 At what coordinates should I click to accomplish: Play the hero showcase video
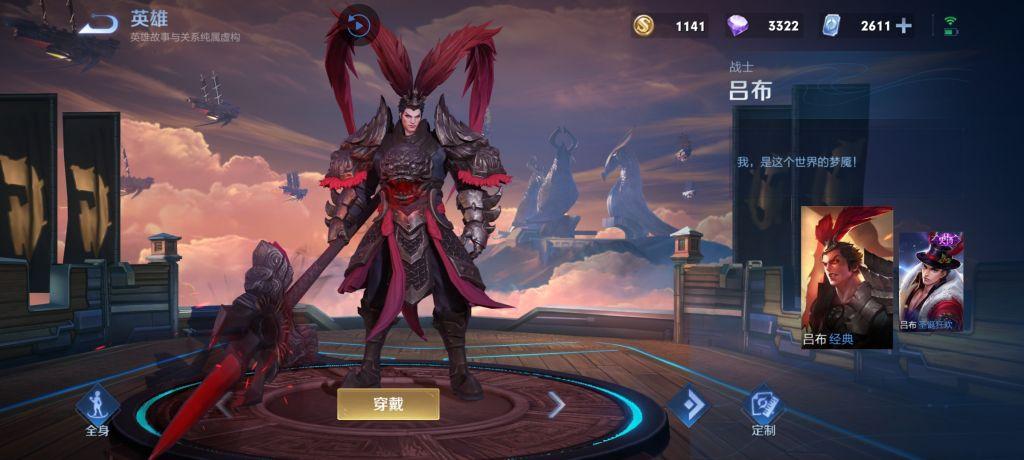tap(358, 24)
